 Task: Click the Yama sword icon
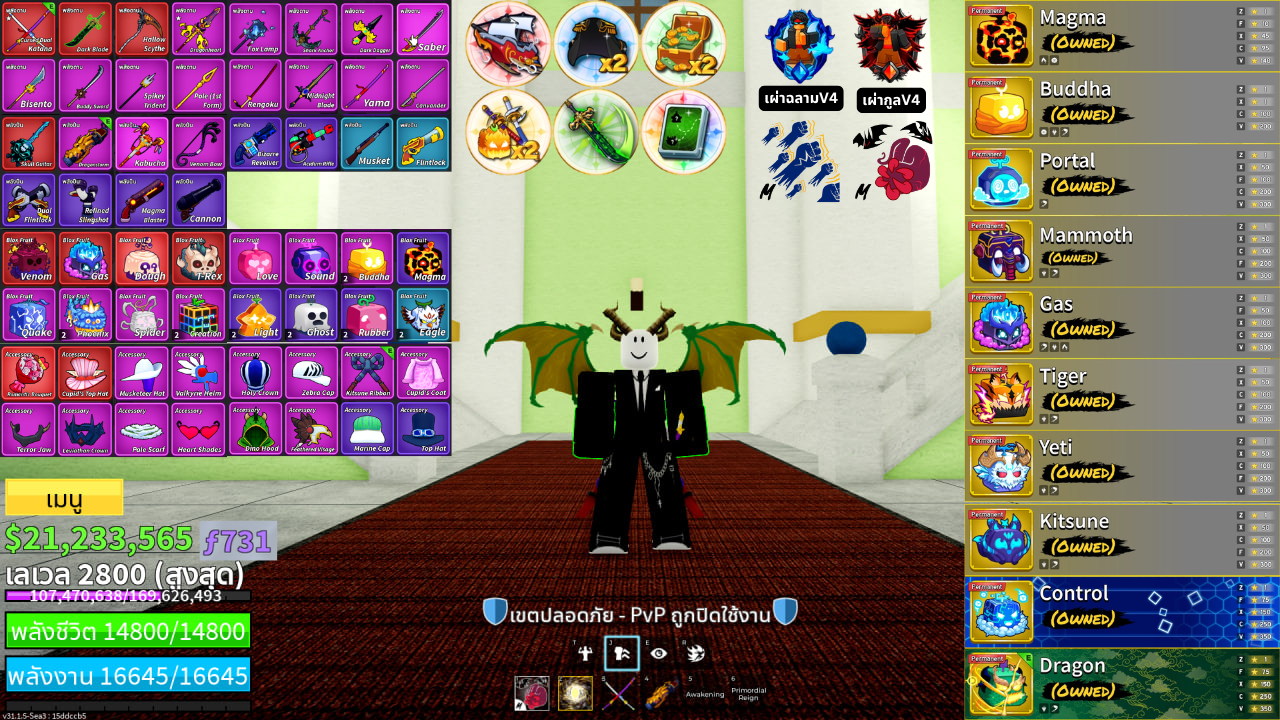[368, 86]
